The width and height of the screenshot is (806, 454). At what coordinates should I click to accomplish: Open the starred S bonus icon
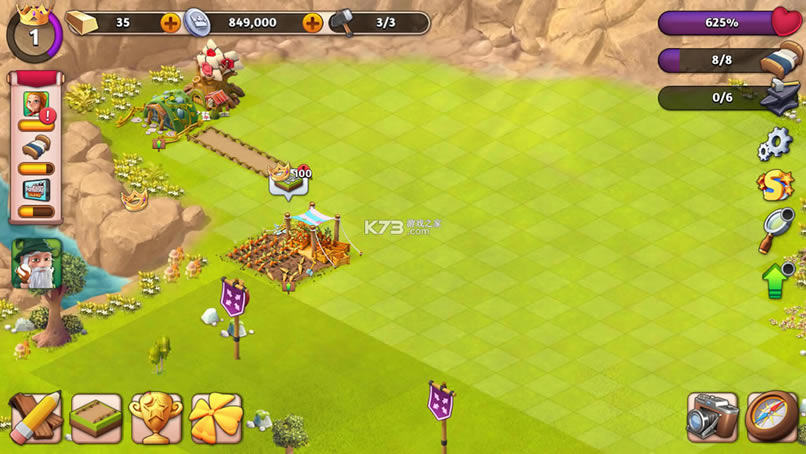click(774, 186)
